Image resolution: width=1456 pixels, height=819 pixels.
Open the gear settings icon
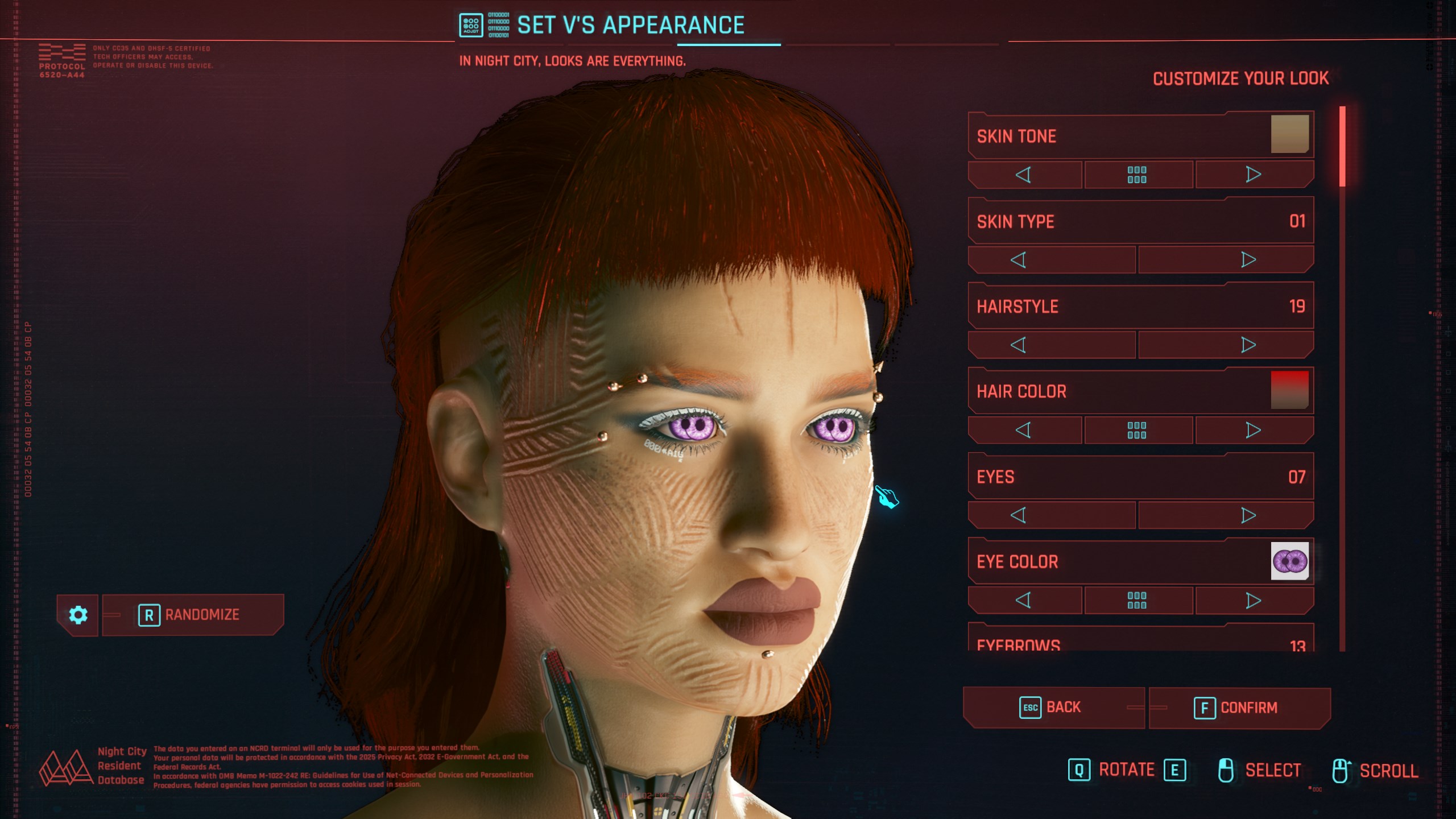click(78, 615)
